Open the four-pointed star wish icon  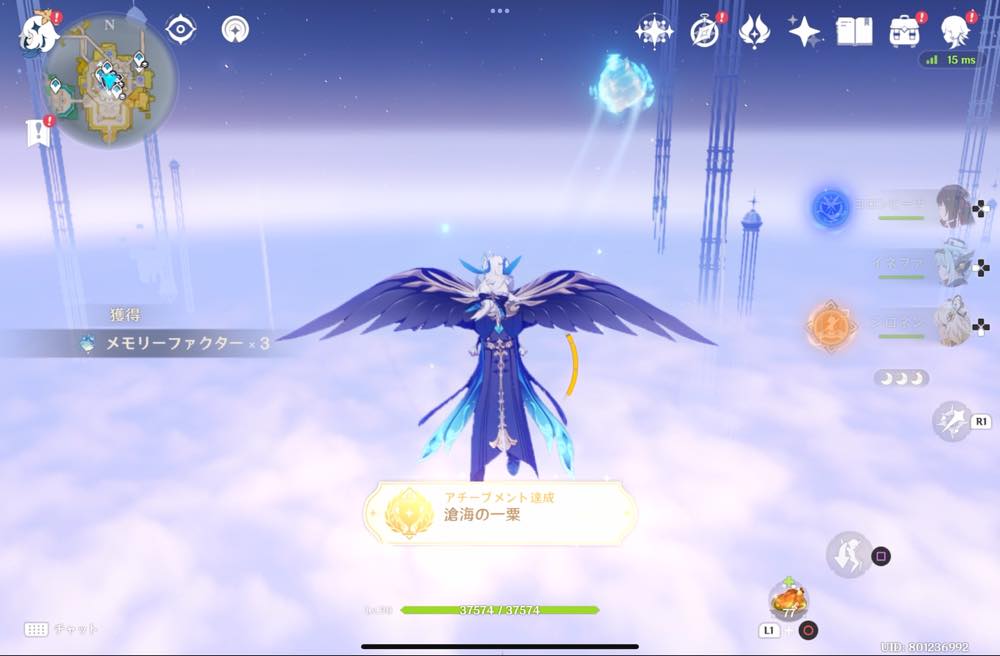(x=804, y=32)
